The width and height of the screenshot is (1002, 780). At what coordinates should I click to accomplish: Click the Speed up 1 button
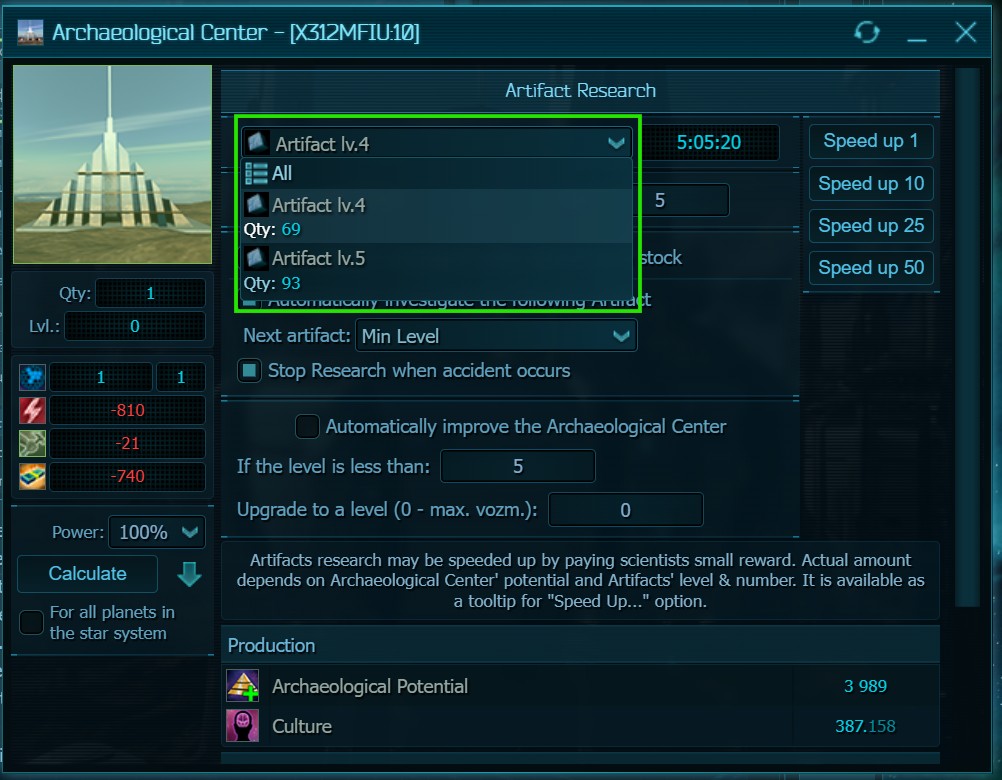coord(870,141)
